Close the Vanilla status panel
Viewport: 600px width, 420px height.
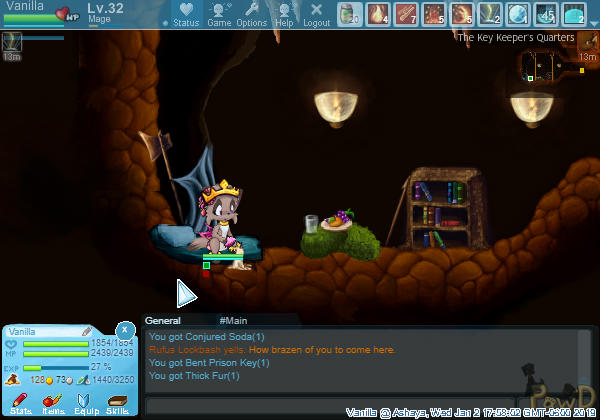[124, 329]
